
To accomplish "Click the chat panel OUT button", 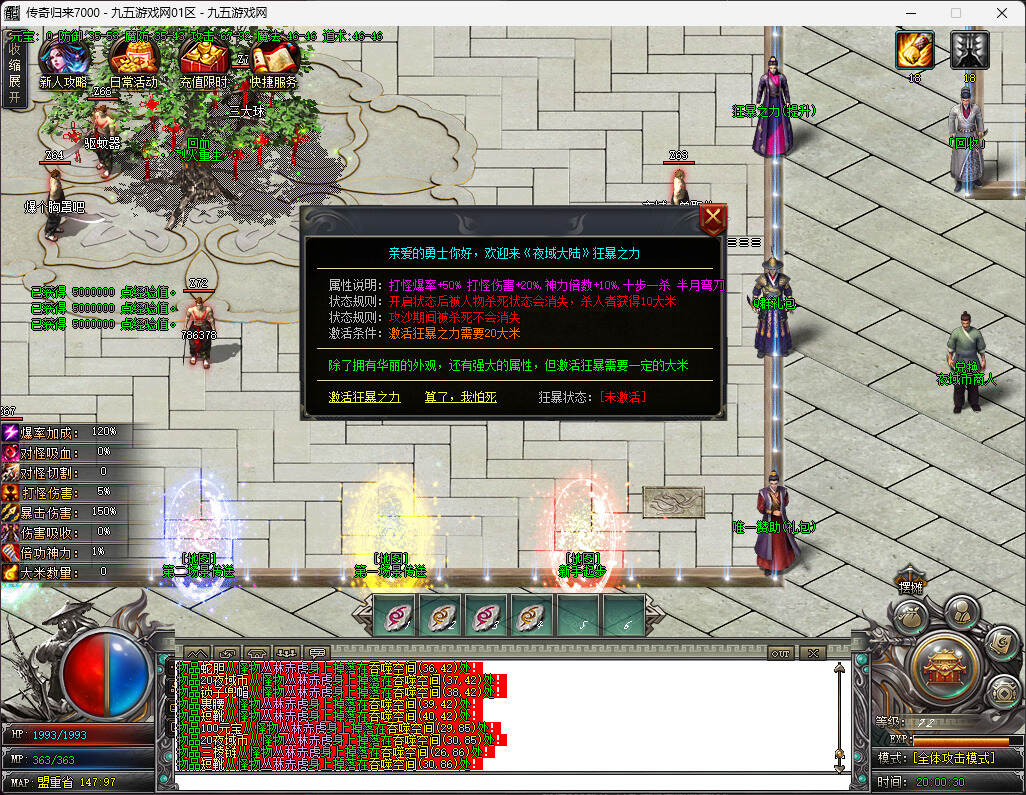I will point(781,653).
